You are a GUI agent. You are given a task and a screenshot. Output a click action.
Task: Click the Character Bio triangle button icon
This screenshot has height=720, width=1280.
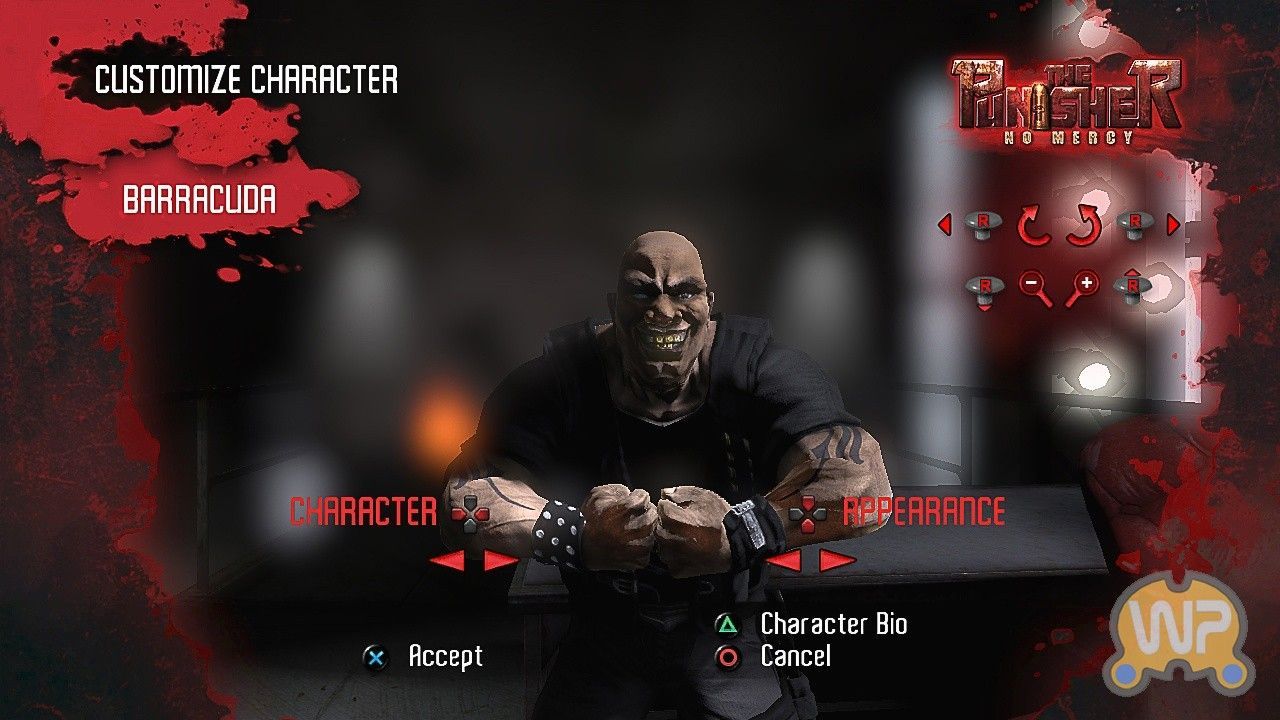pyautogui.click(x=729, y=625)
